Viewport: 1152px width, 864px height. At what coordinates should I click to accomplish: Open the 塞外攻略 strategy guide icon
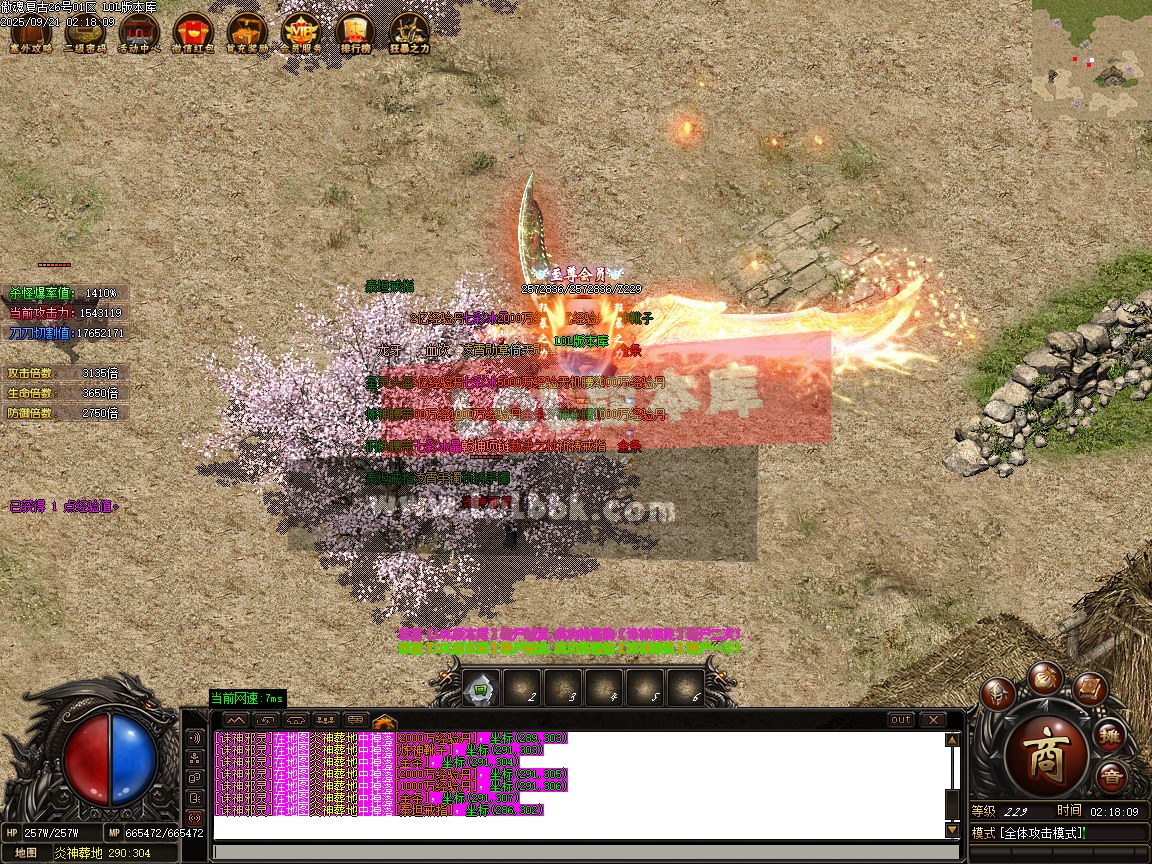coord(30,33)
